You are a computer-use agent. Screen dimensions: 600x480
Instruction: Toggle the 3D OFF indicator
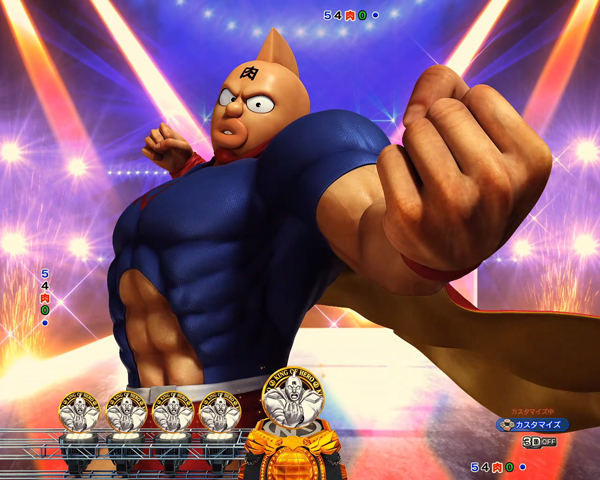[538, 441]
